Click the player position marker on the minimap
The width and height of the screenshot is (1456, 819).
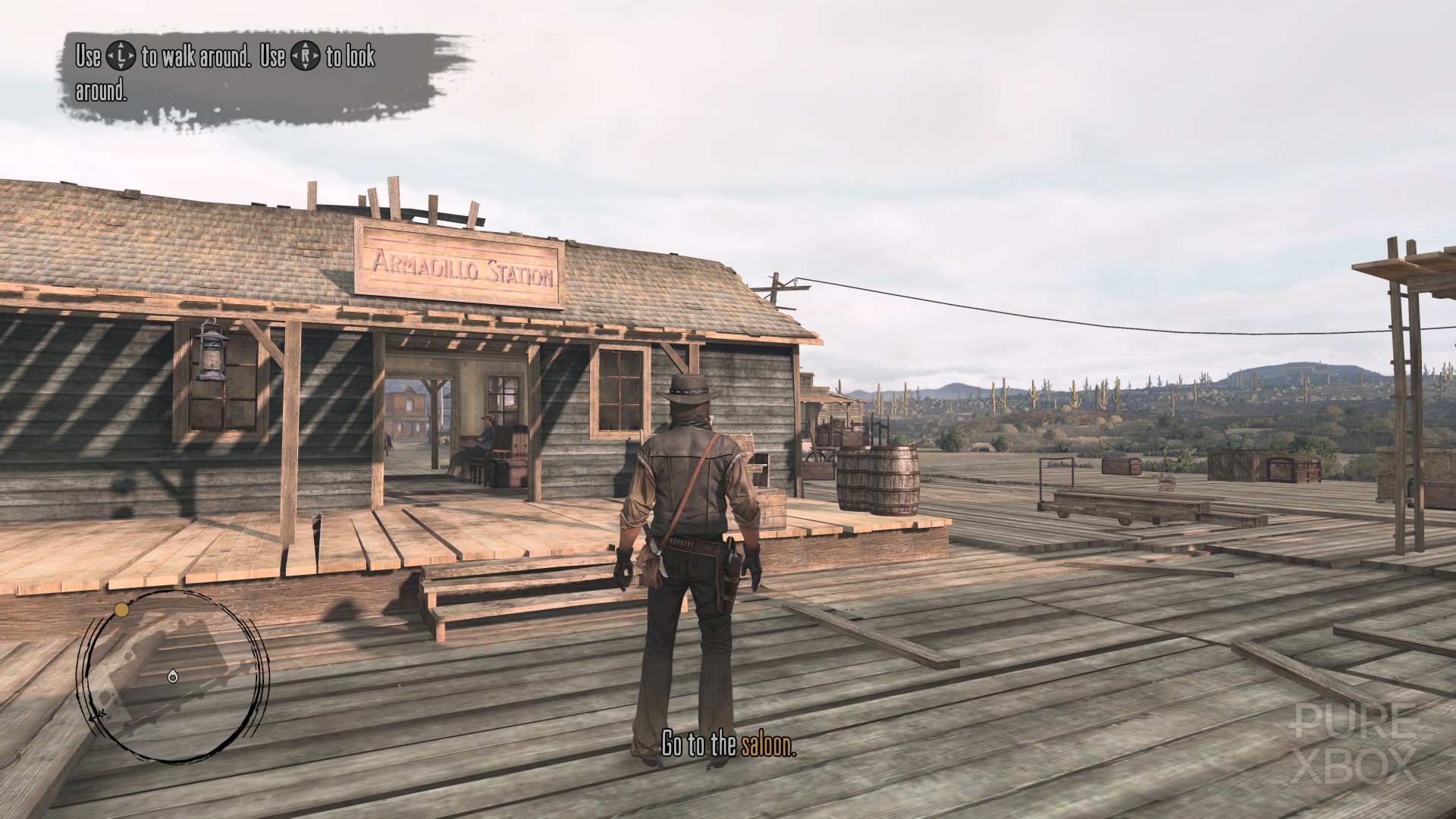pos(173,676)
